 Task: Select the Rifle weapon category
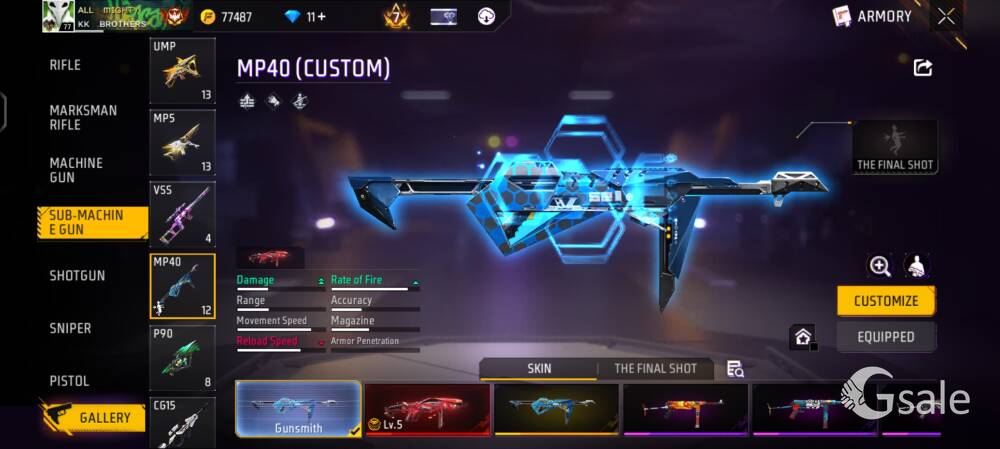pyautogui.click(x=65, y=65)
